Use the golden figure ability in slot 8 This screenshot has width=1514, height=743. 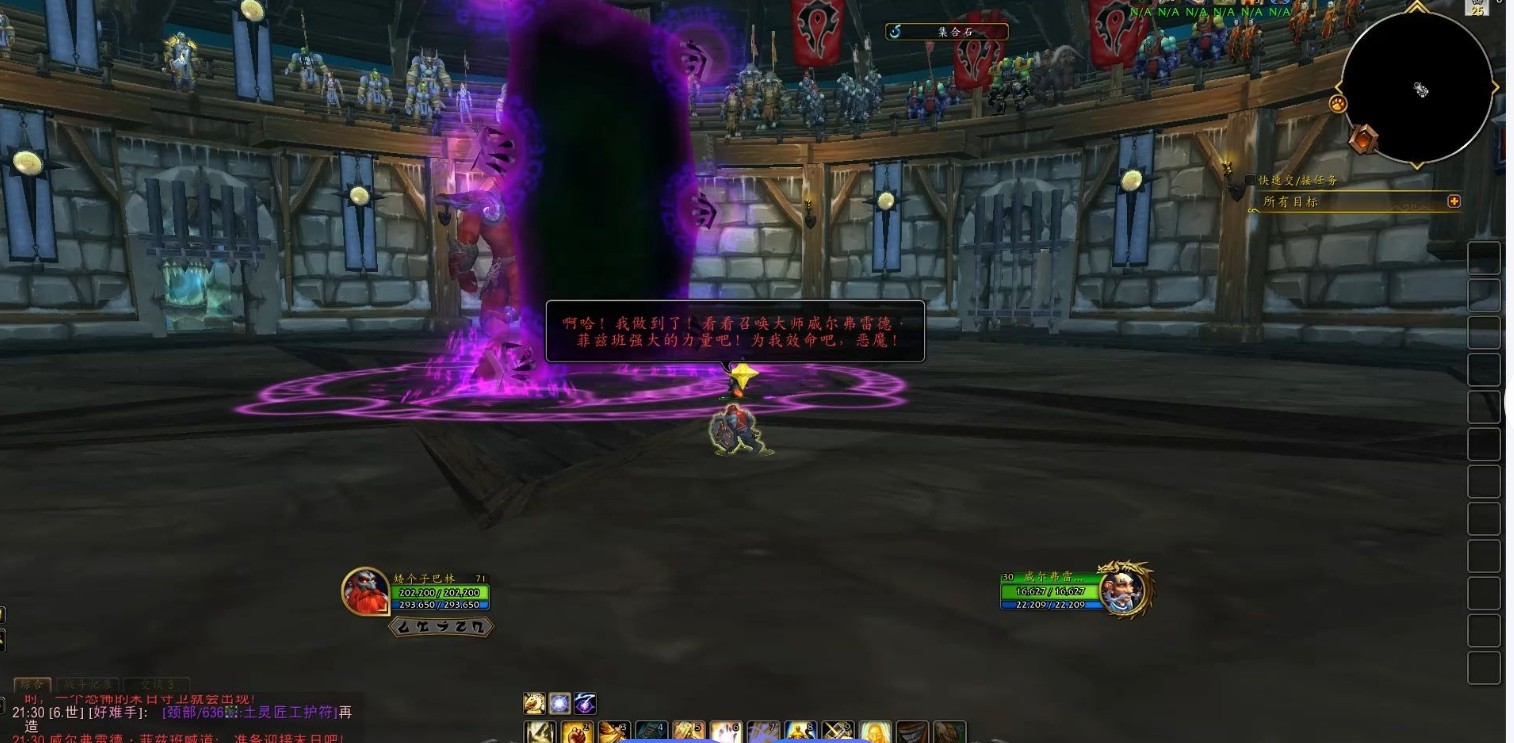click(x=800, y=733)
